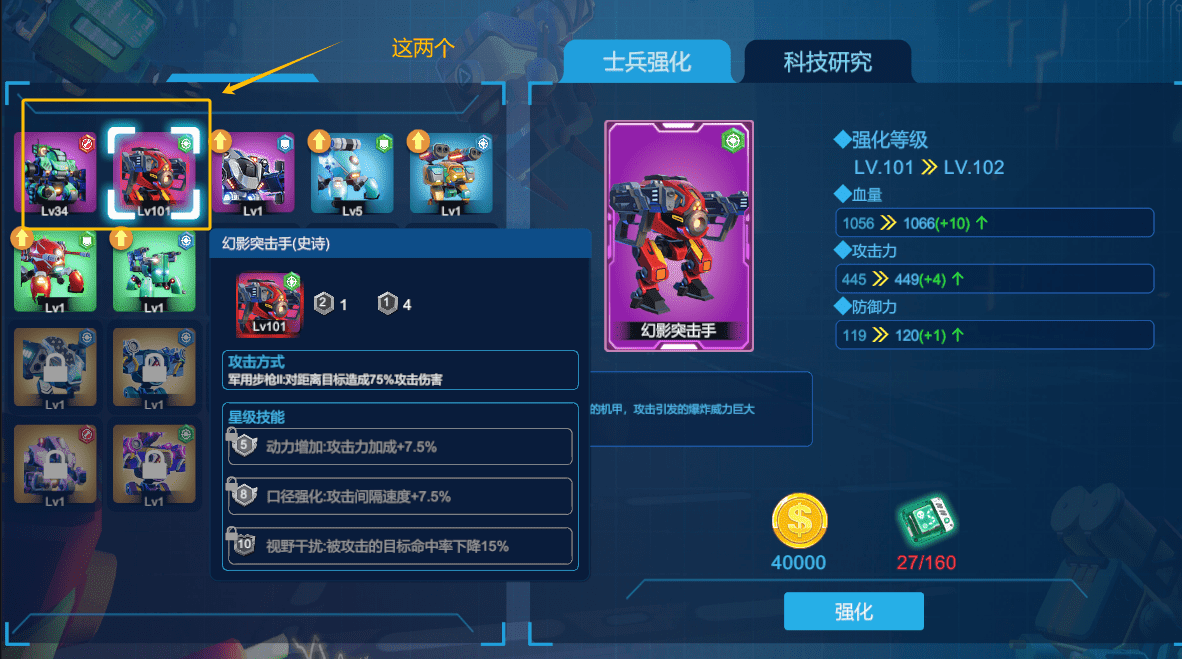Image resolution: width=1182 pixels, height=659 pixels.
Task: View the 口径强化 star skill row
Action: pyautogui.click(x=401, y=496)
